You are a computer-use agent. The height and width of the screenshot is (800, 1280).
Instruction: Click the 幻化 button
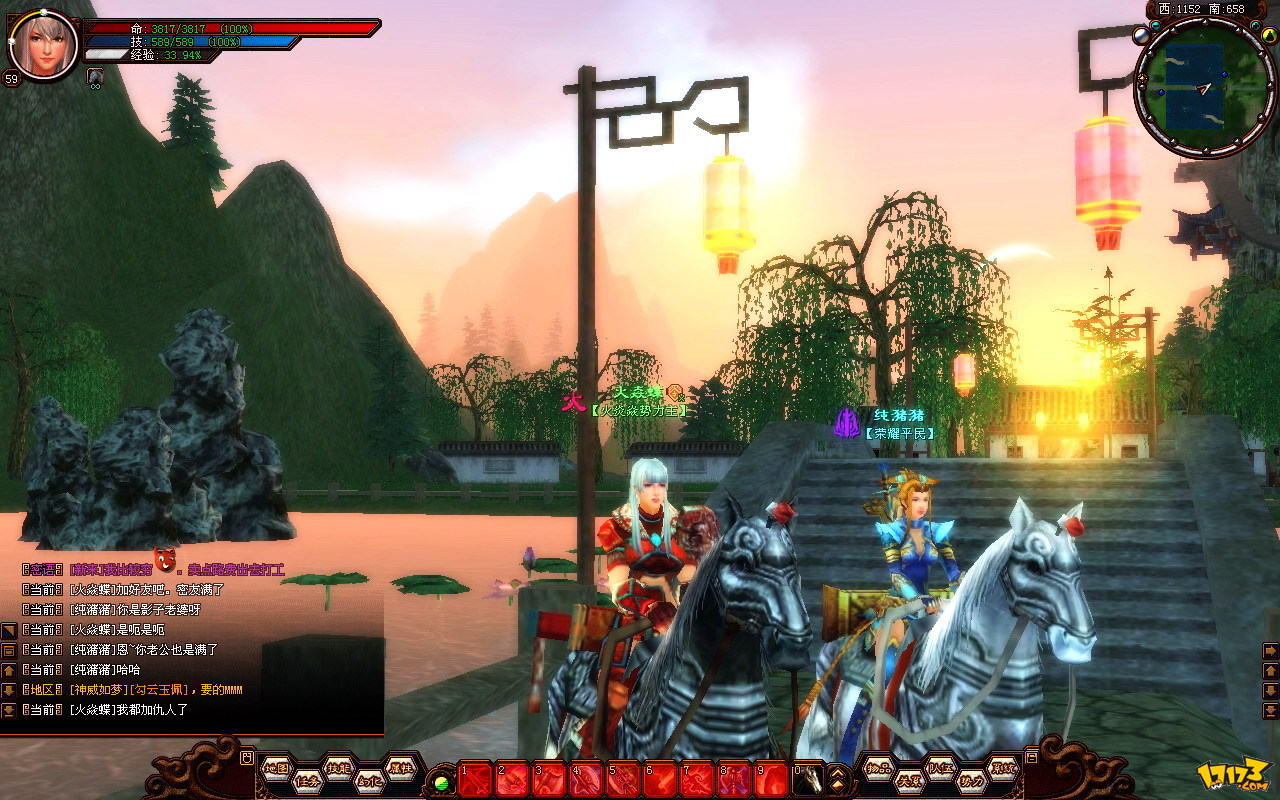tap(368, 783)
